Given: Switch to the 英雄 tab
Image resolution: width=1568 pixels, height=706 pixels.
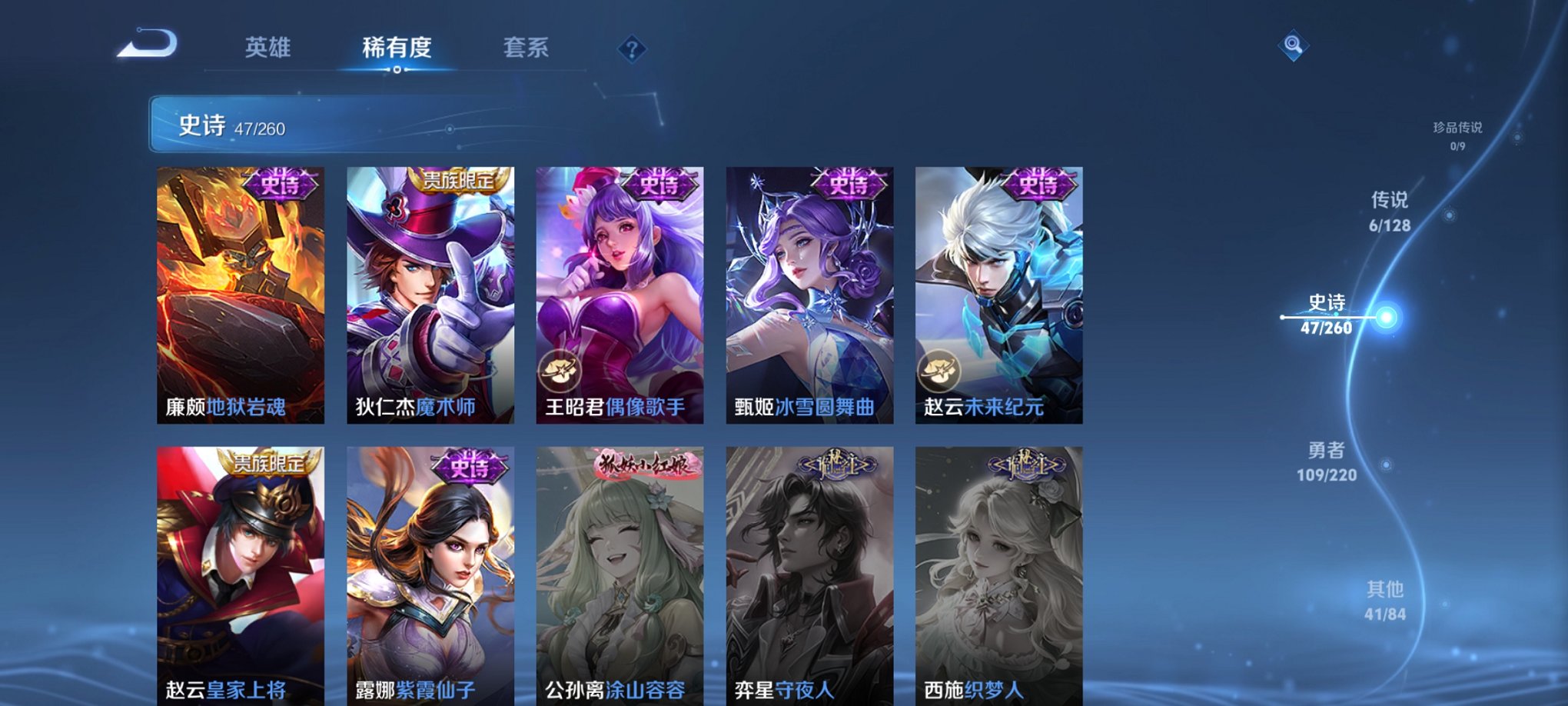Looking at the screenshot, I should [267, 48].
